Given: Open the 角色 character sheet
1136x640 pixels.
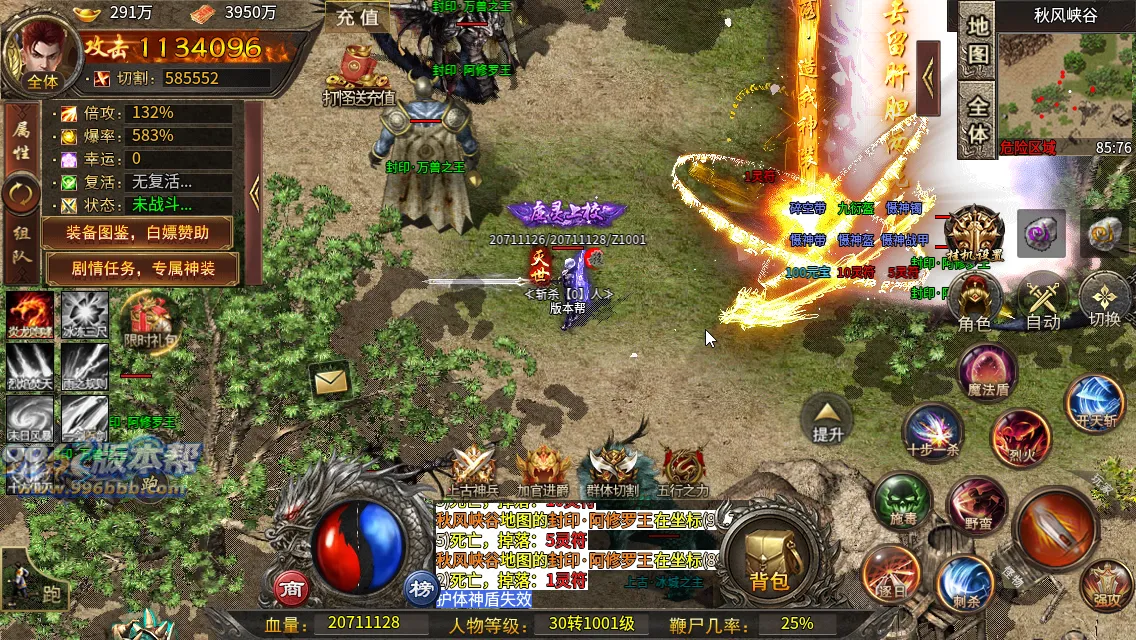Looking at the screenshot, I should (x=974, y=303).
